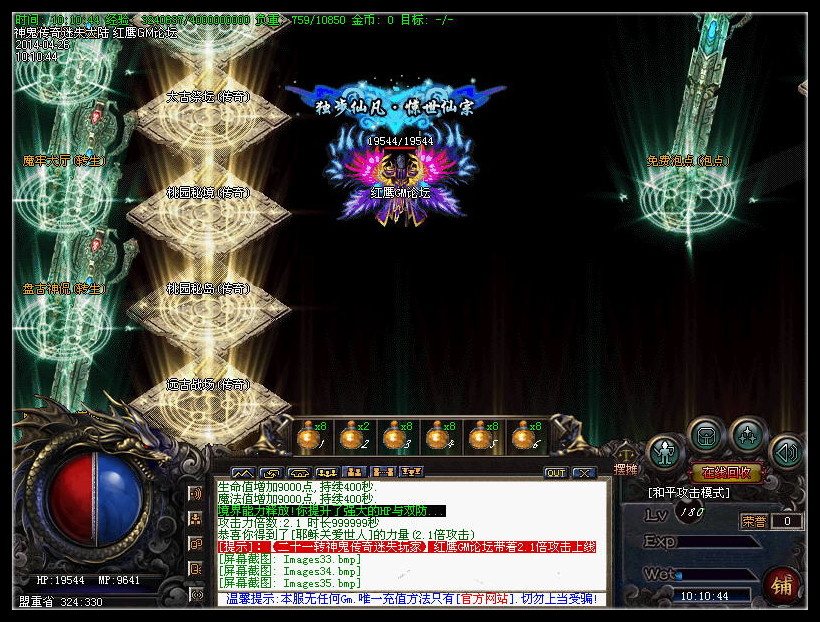This screenshot has width=820, height=622.
Task: Open the character status button
Action: 664,451
